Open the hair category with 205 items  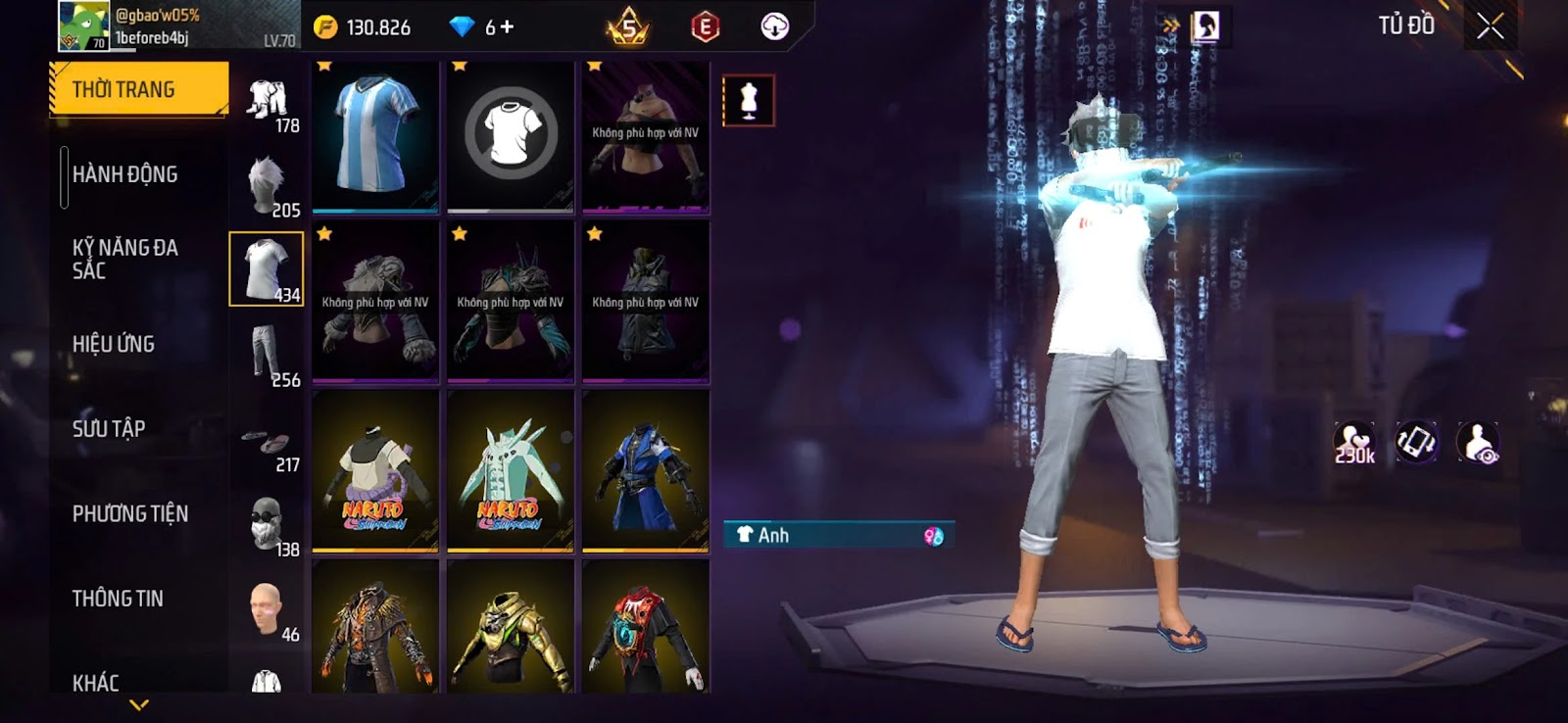[x=268, y=185]
